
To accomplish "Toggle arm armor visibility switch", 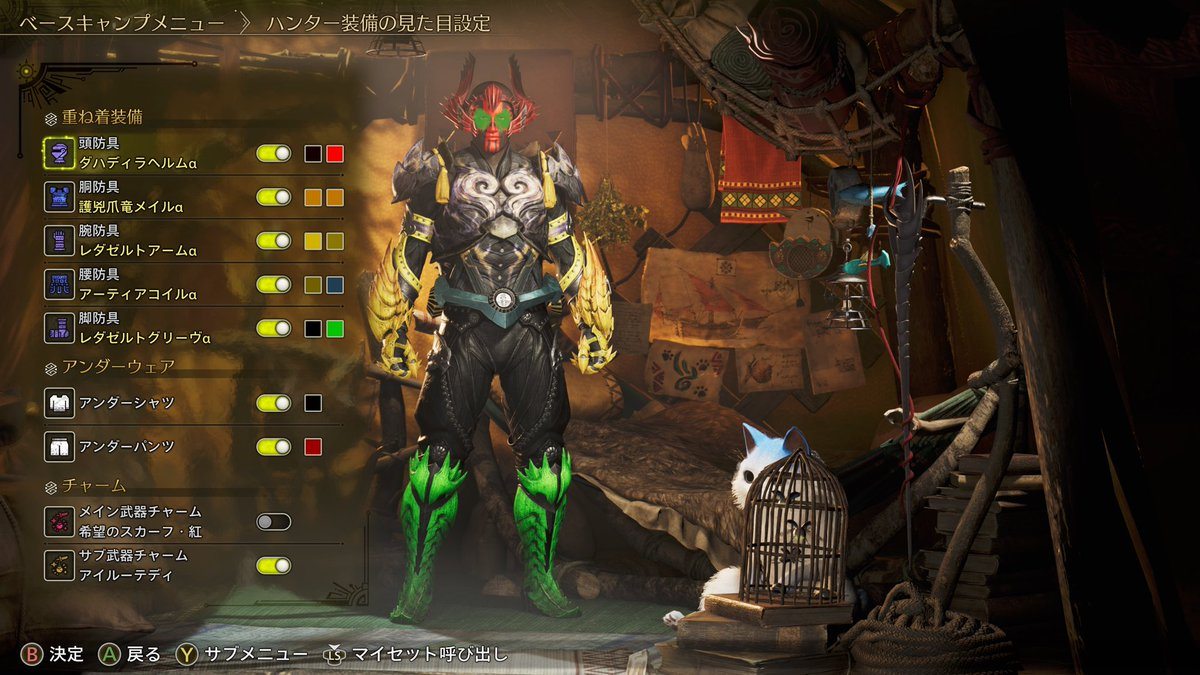I will point(273,241).
